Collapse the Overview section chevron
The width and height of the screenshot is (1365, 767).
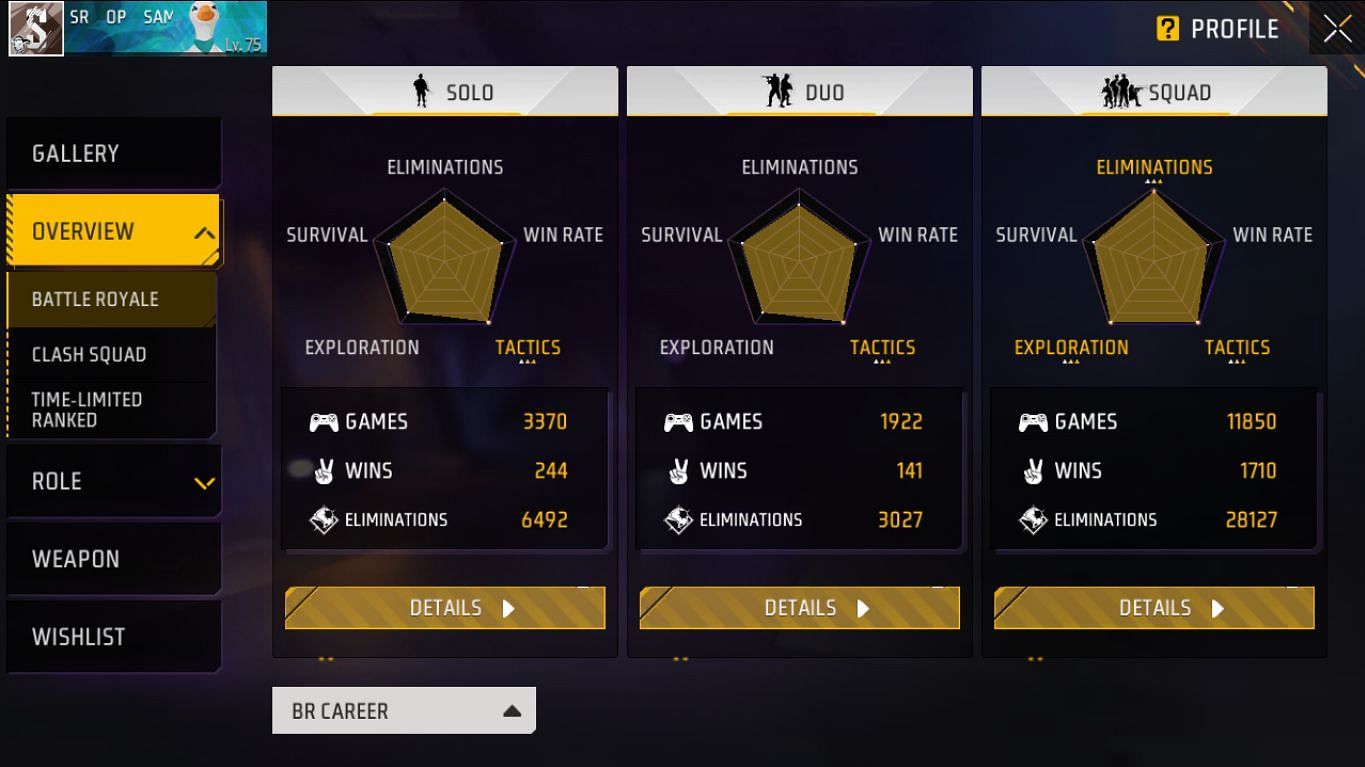point(205,231)
